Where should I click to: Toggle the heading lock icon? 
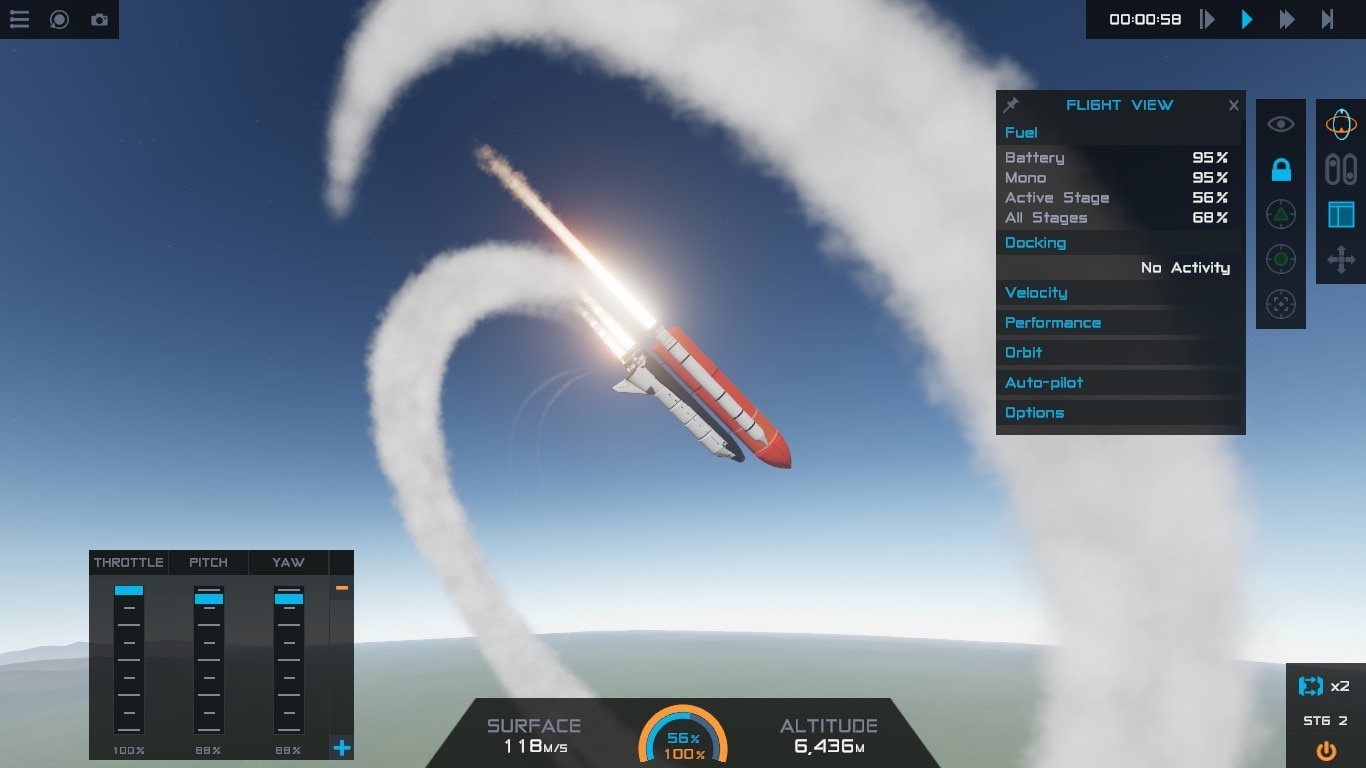tap(1281, 170)
